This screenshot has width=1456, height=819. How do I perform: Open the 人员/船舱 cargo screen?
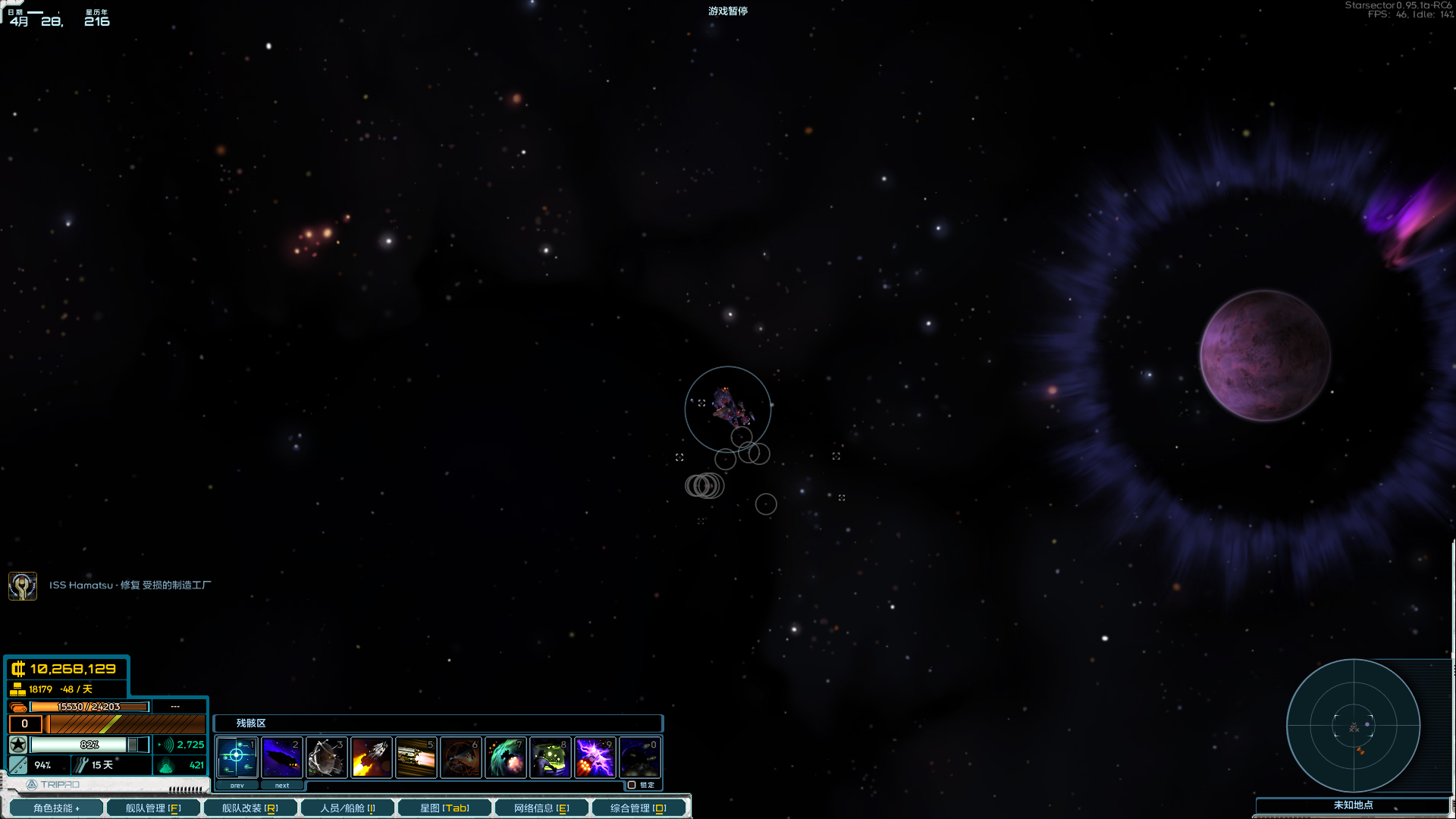pyautogui.click(x=347, y=808)
